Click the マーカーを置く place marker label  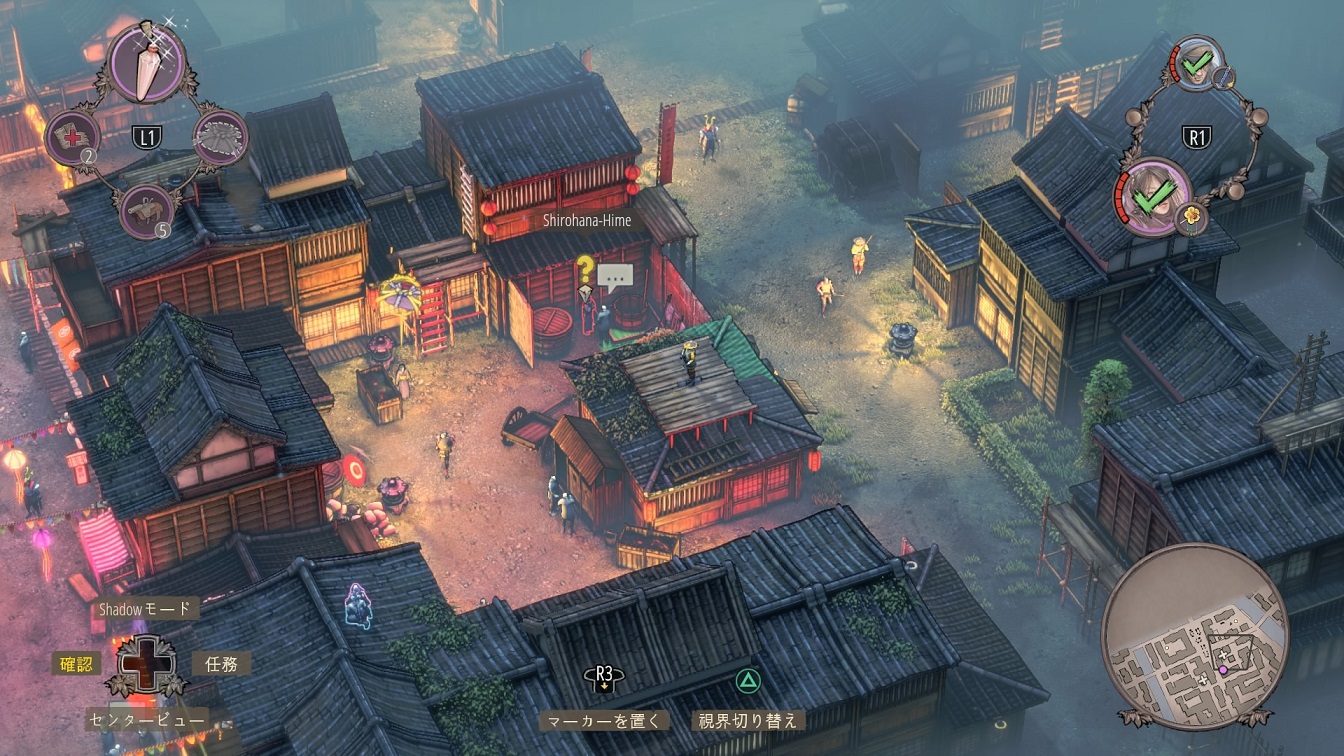(604, 720)
